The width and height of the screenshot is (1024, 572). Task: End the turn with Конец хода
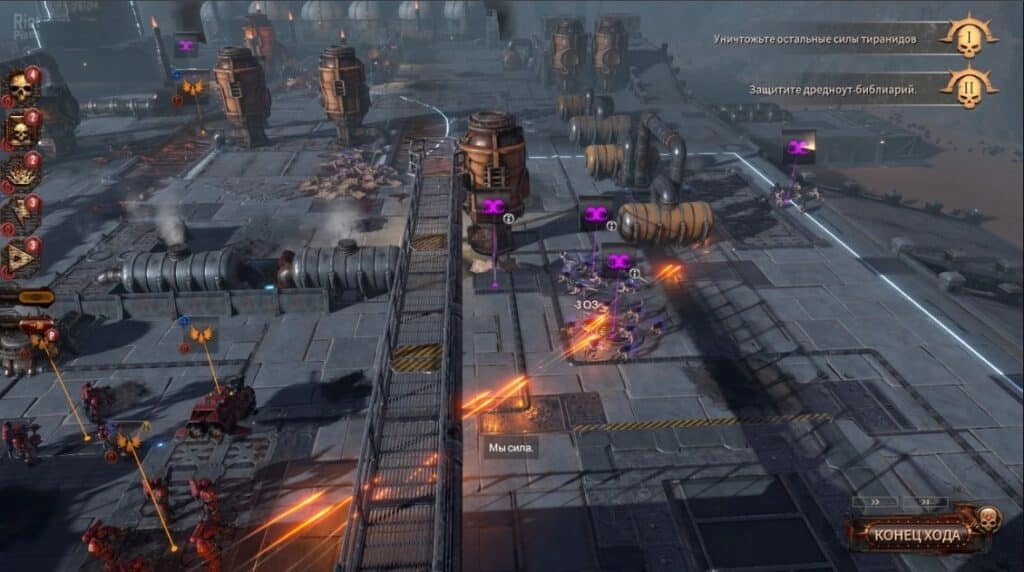[917, 534]
